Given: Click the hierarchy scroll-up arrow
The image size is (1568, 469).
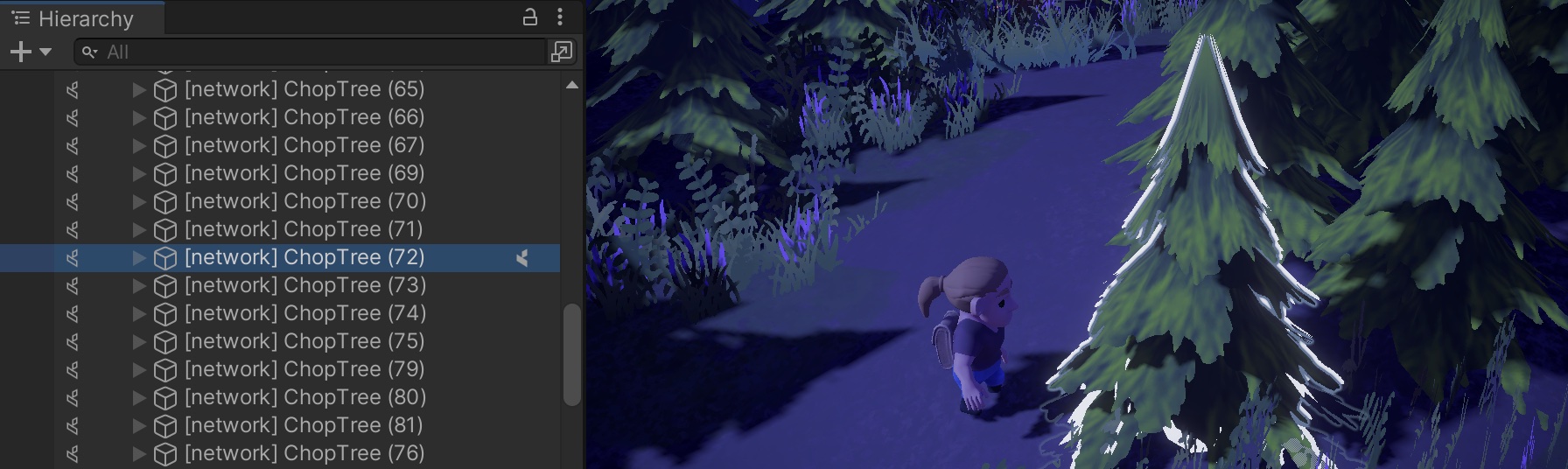Looking at the screenshot, I should [571, 86].
